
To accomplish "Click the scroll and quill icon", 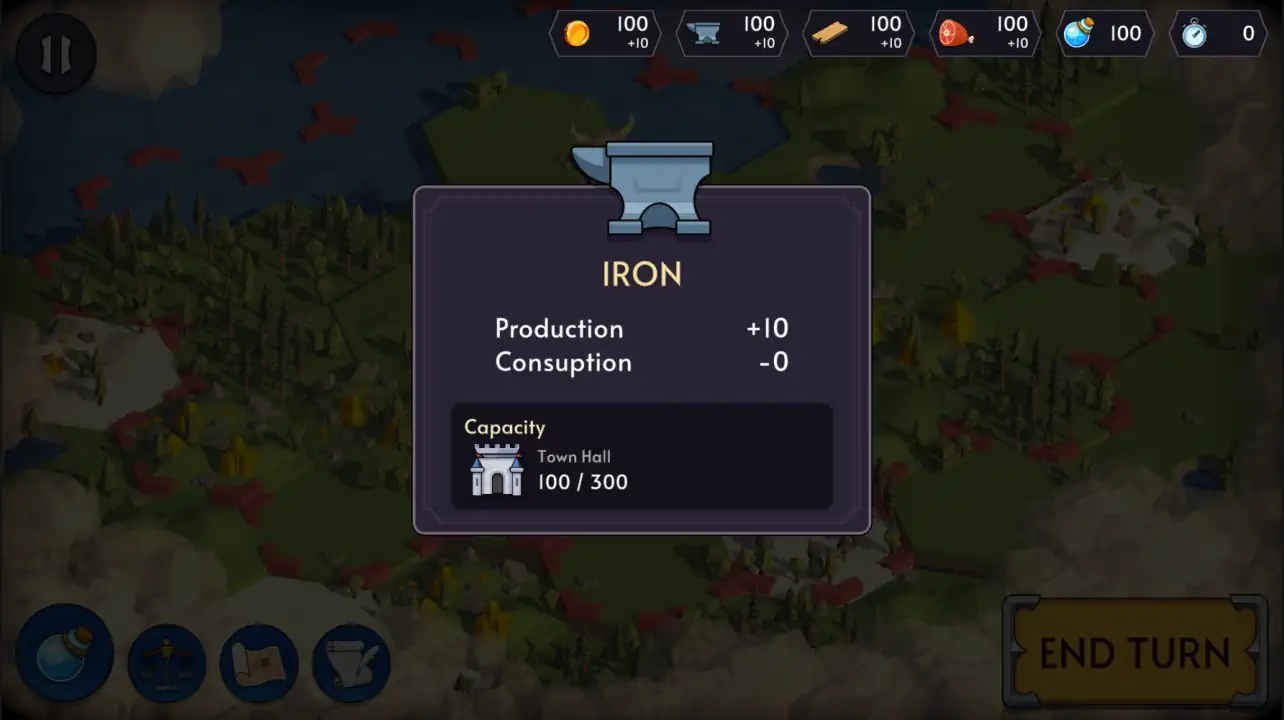I will point(351,661).
